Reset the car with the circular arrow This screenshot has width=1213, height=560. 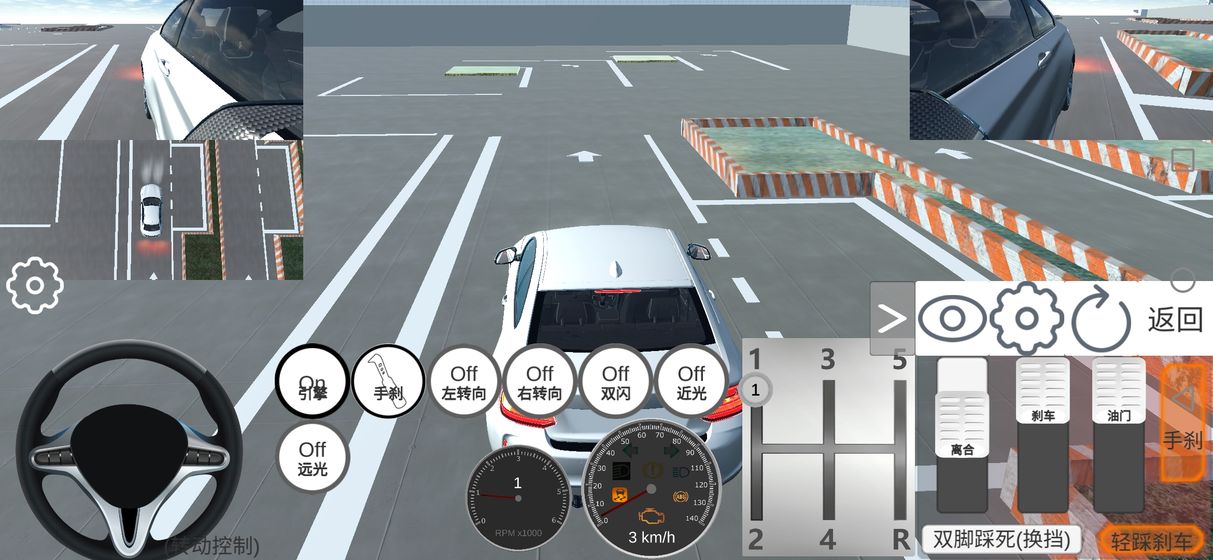tap(1101, 320)
